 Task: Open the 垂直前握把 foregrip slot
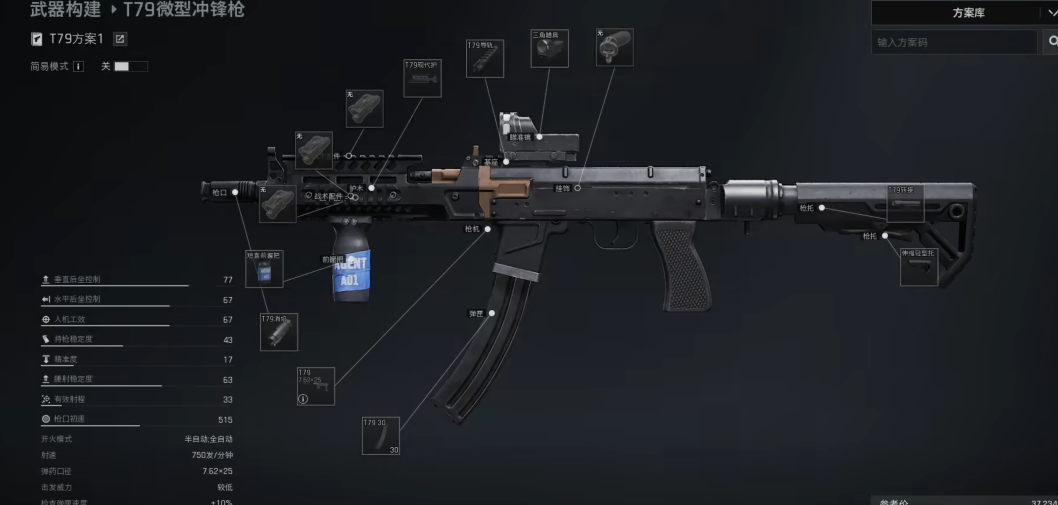(x=264, y=269)
